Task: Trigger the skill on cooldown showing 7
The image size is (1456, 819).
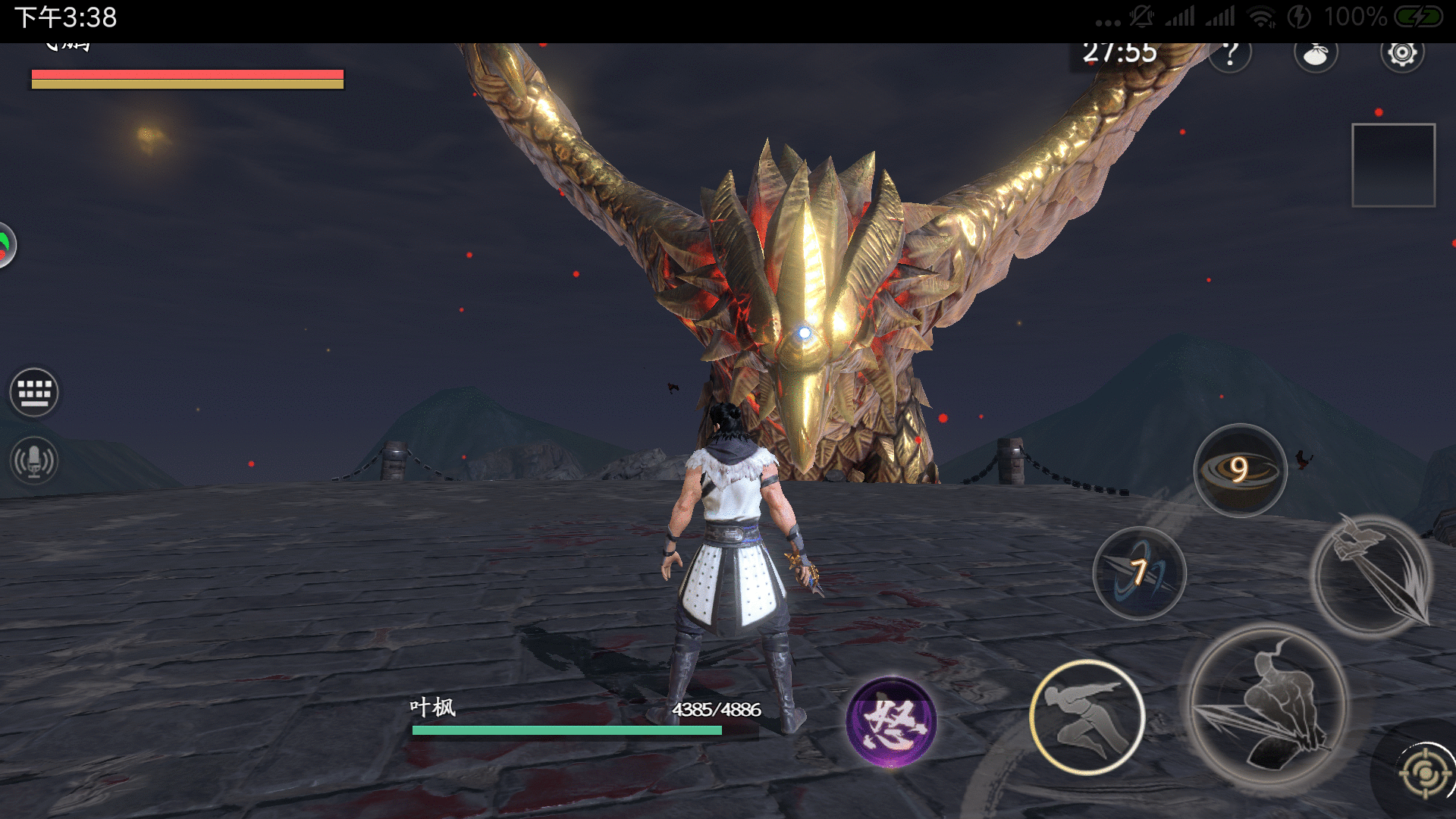Action: [1139, 573]
